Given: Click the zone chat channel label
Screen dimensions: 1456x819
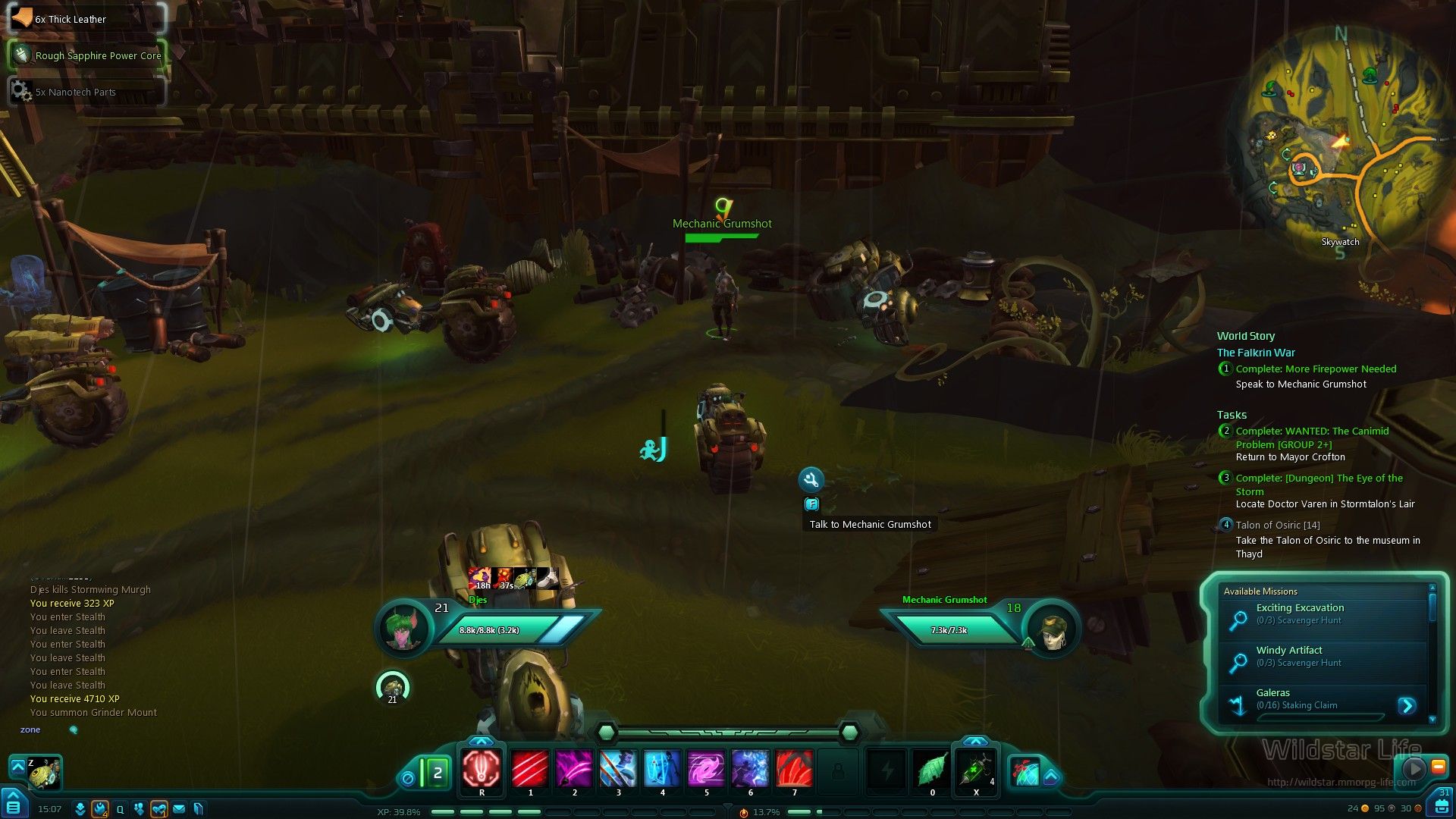Looking at the screenshot, I should (30, 730).
